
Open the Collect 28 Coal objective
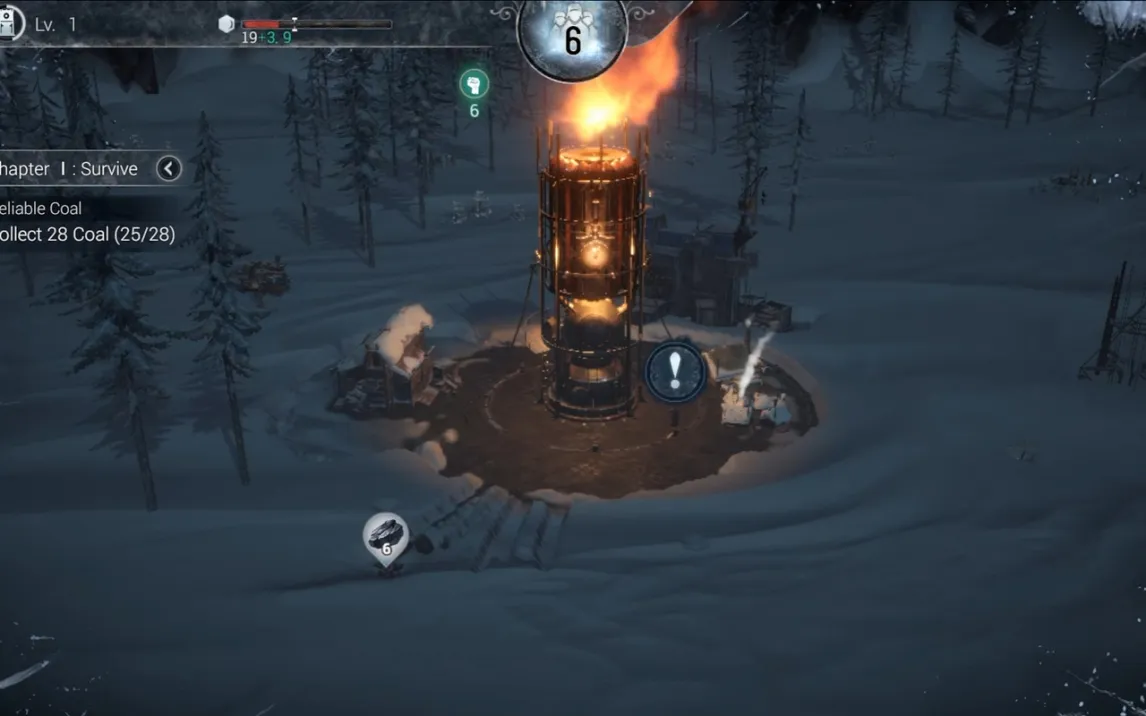coord(88,234)
